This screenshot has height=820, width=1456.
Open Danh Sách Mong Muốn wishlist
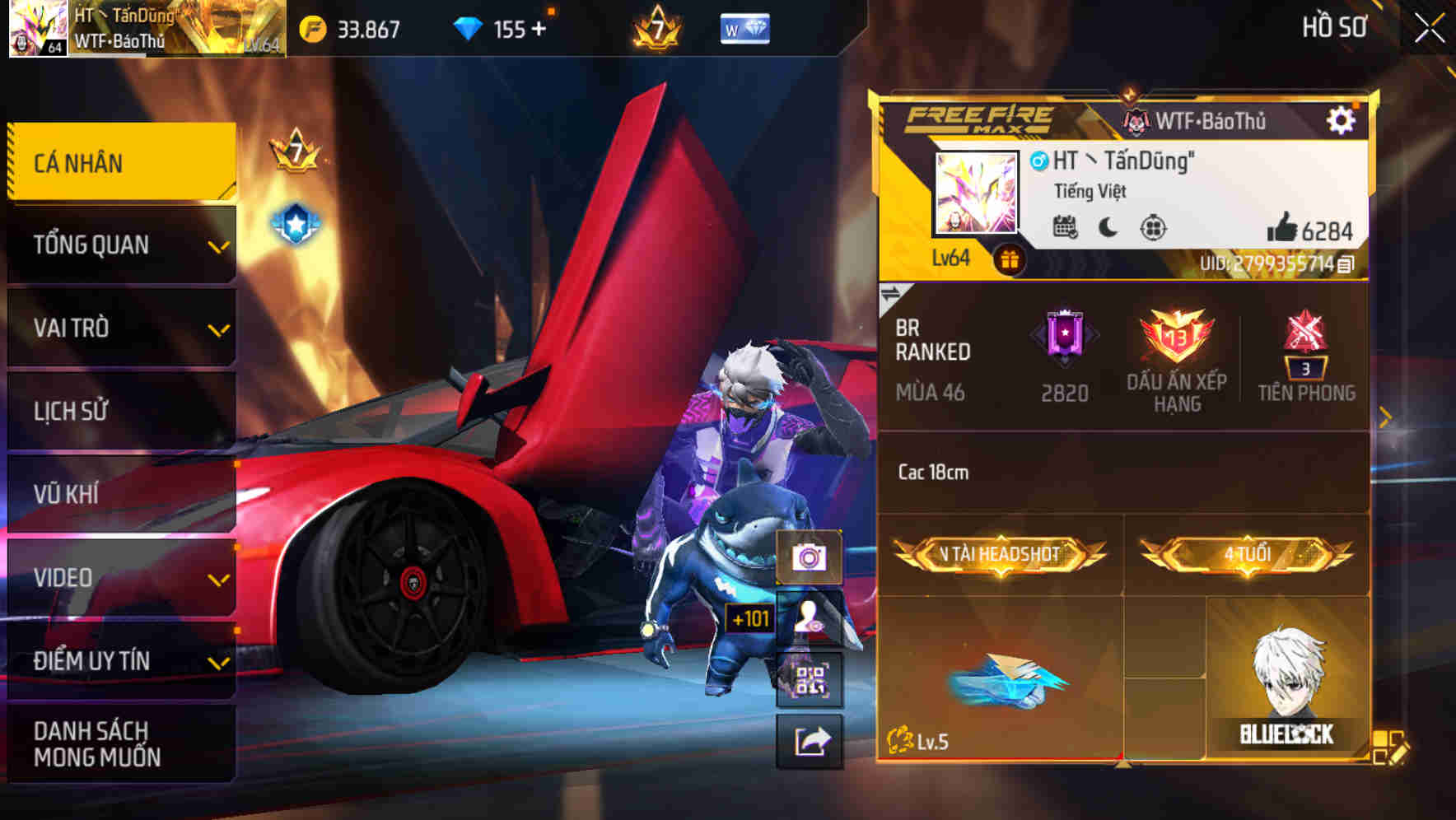click(x=122, y=743)
